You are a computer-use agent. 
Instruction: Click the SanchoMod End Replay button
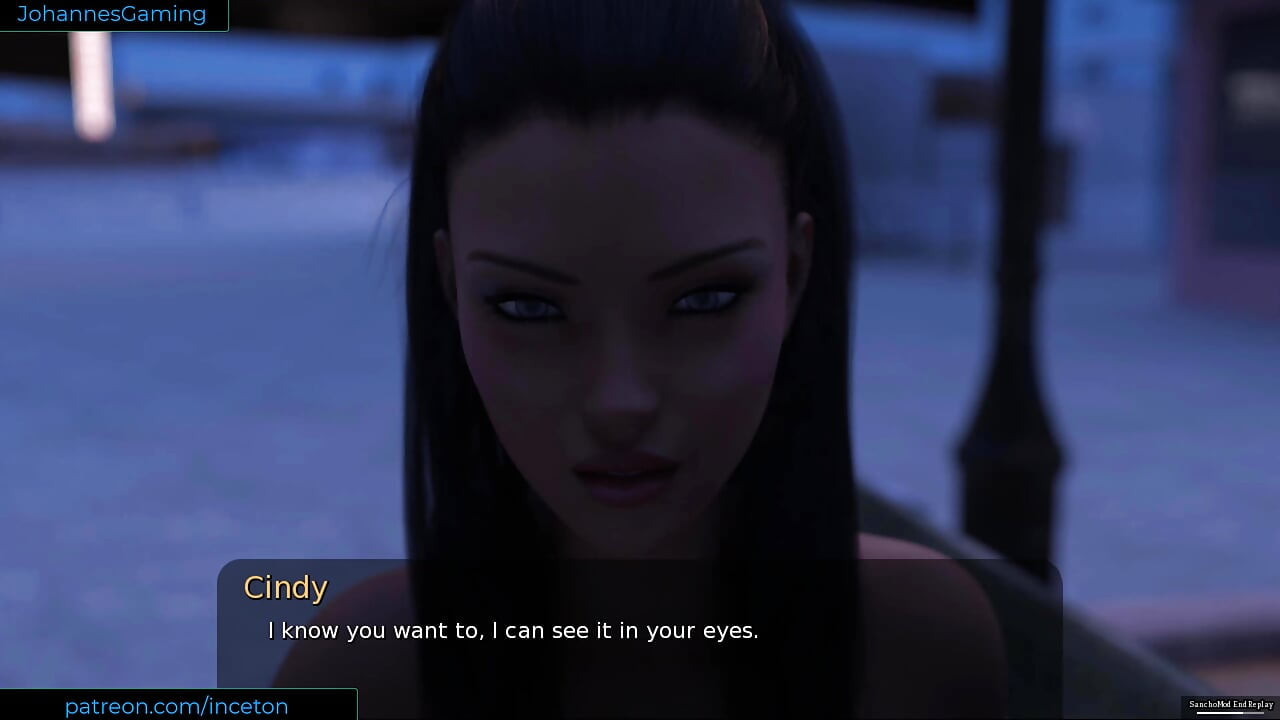(1232, 704)
